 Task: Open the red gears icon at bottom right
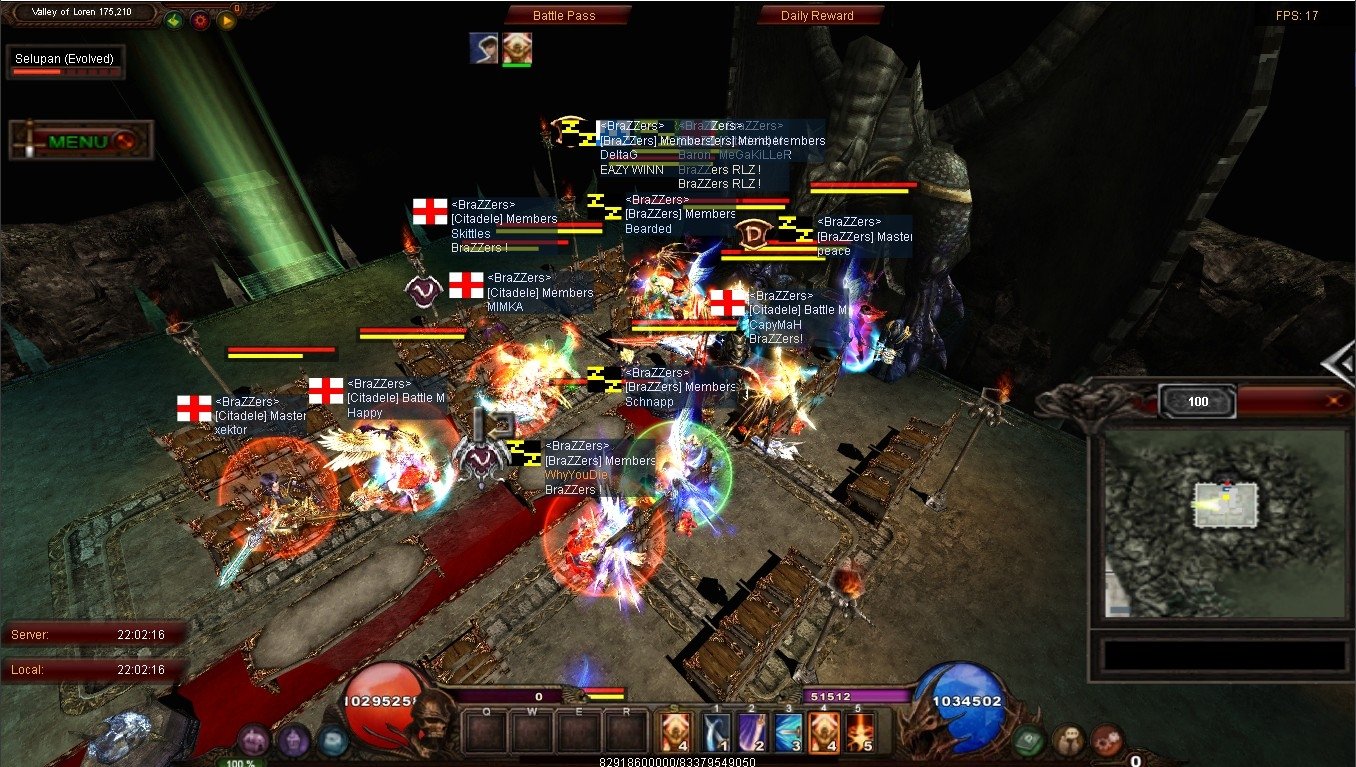point(1107,740)
